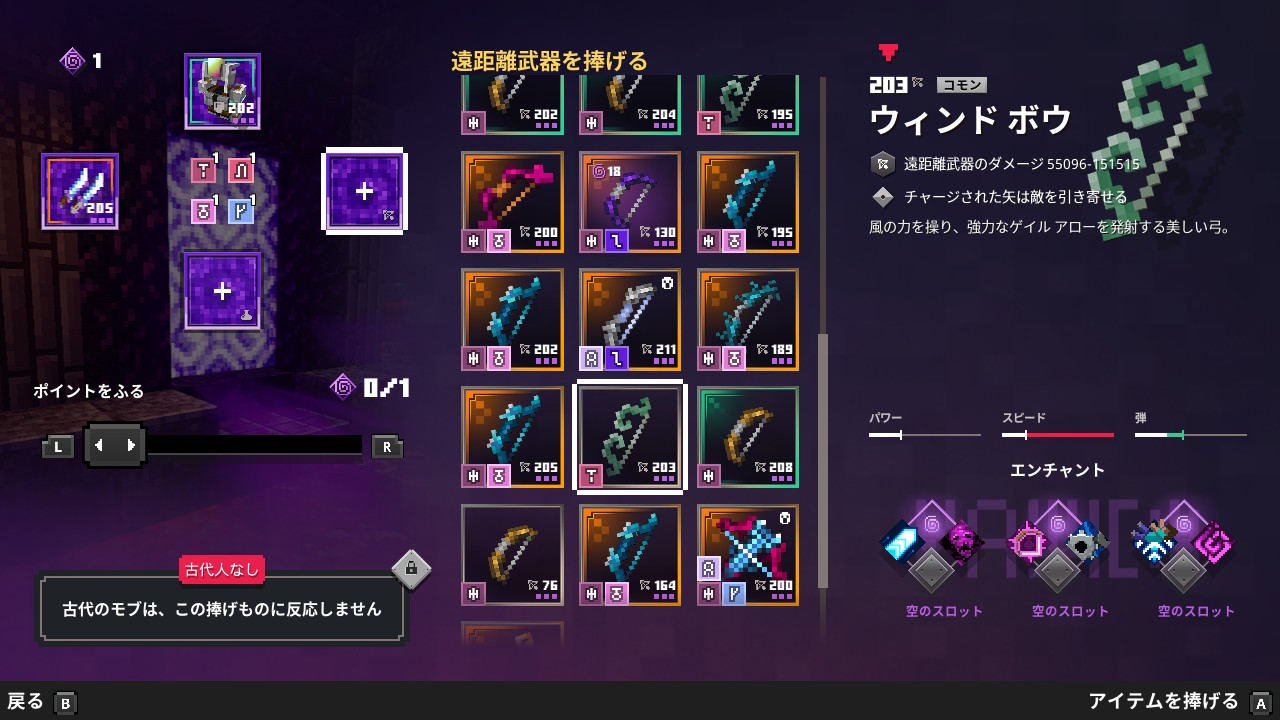Open the armor offering slot showing 202
The height and width of the screenshot is (720, 1280).
pyautogui.click(x=222, y=91)
